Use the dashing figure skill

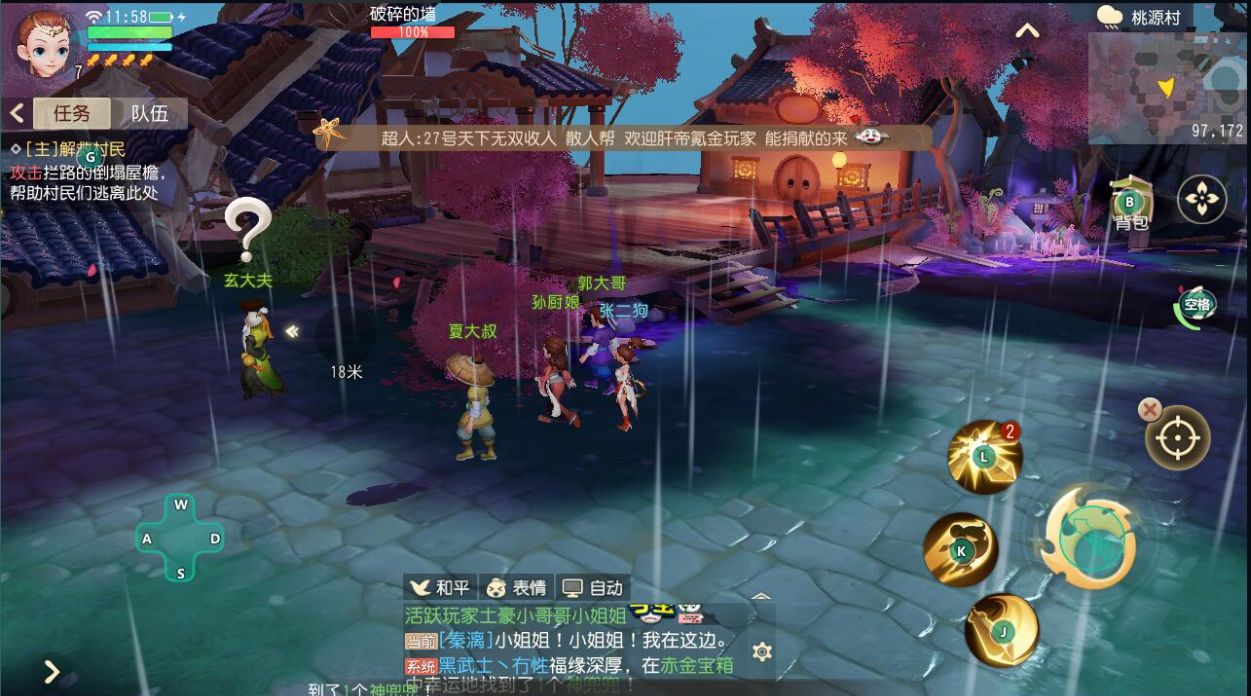click(960, 550)
